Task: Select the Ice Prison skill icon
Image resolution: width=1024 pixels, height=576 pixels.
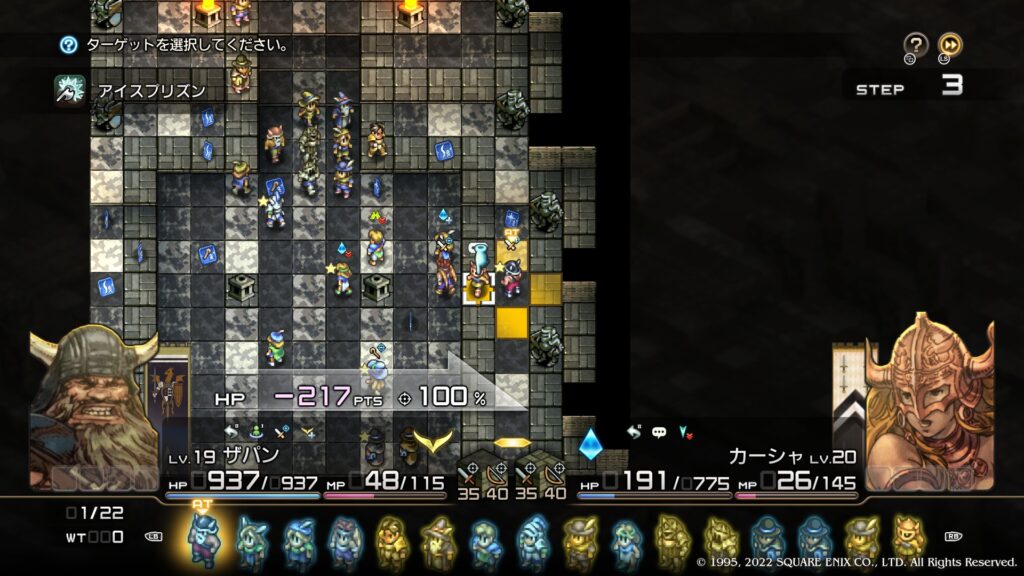Action: point(69,91)
